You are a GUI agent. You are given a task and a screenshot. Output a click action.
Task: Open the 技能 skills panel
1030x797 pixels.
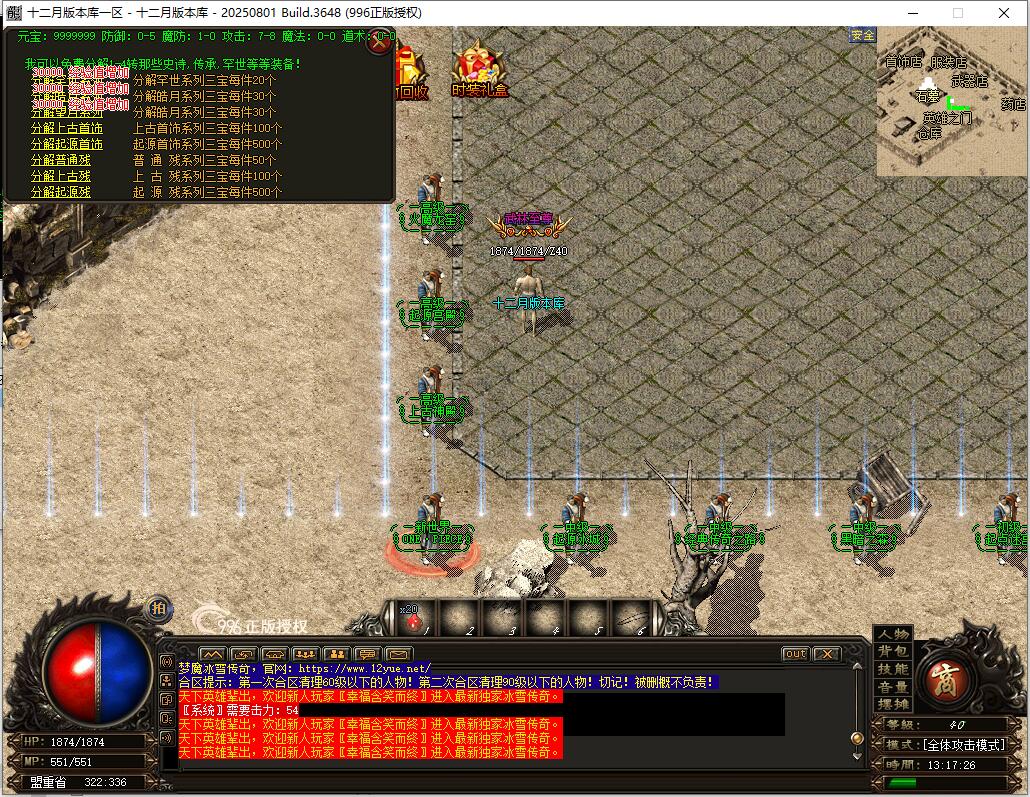point(893,669)
